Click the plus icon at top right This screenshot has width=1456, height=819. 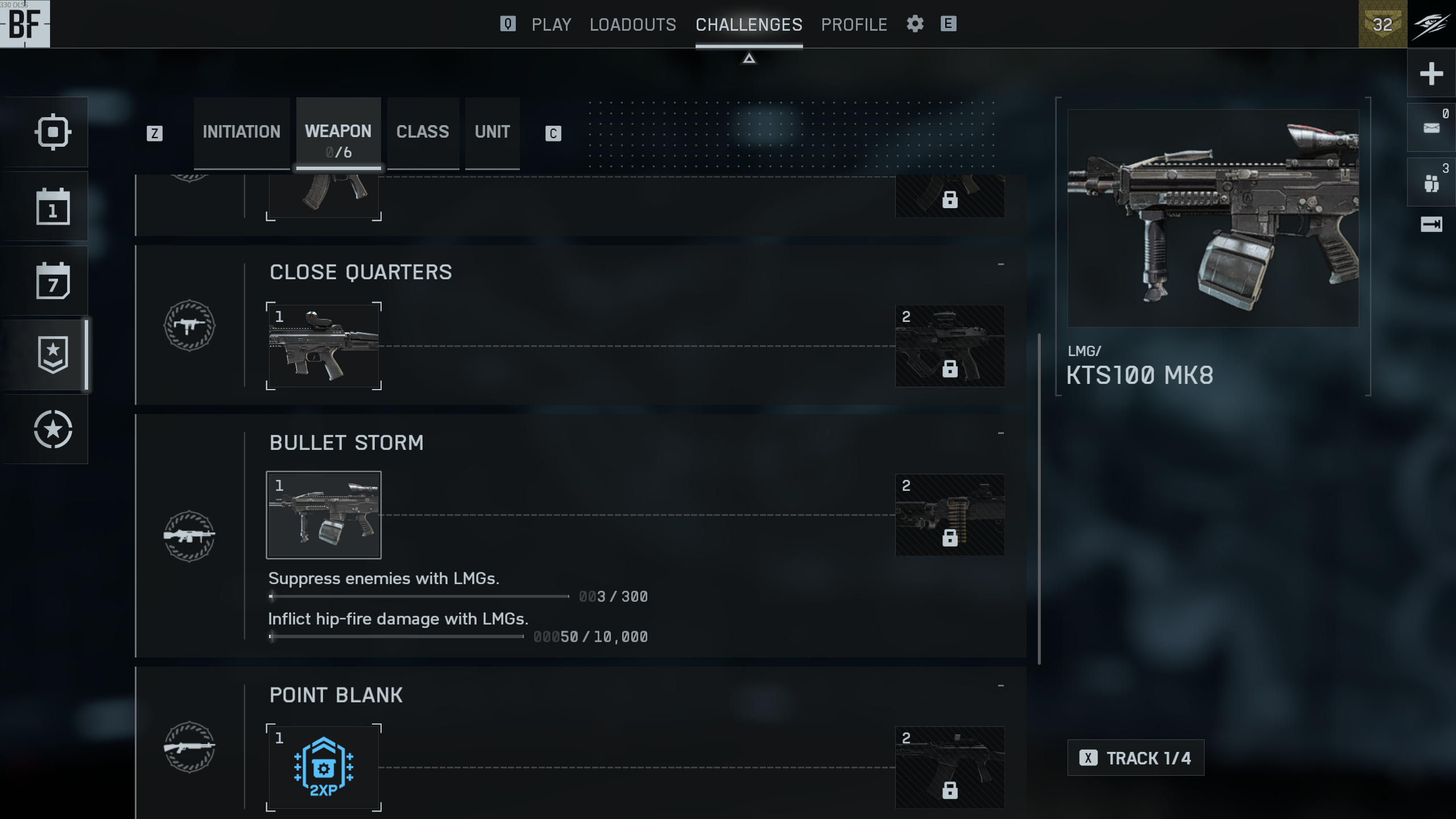pyautogui.click(x=1431, y=73)
